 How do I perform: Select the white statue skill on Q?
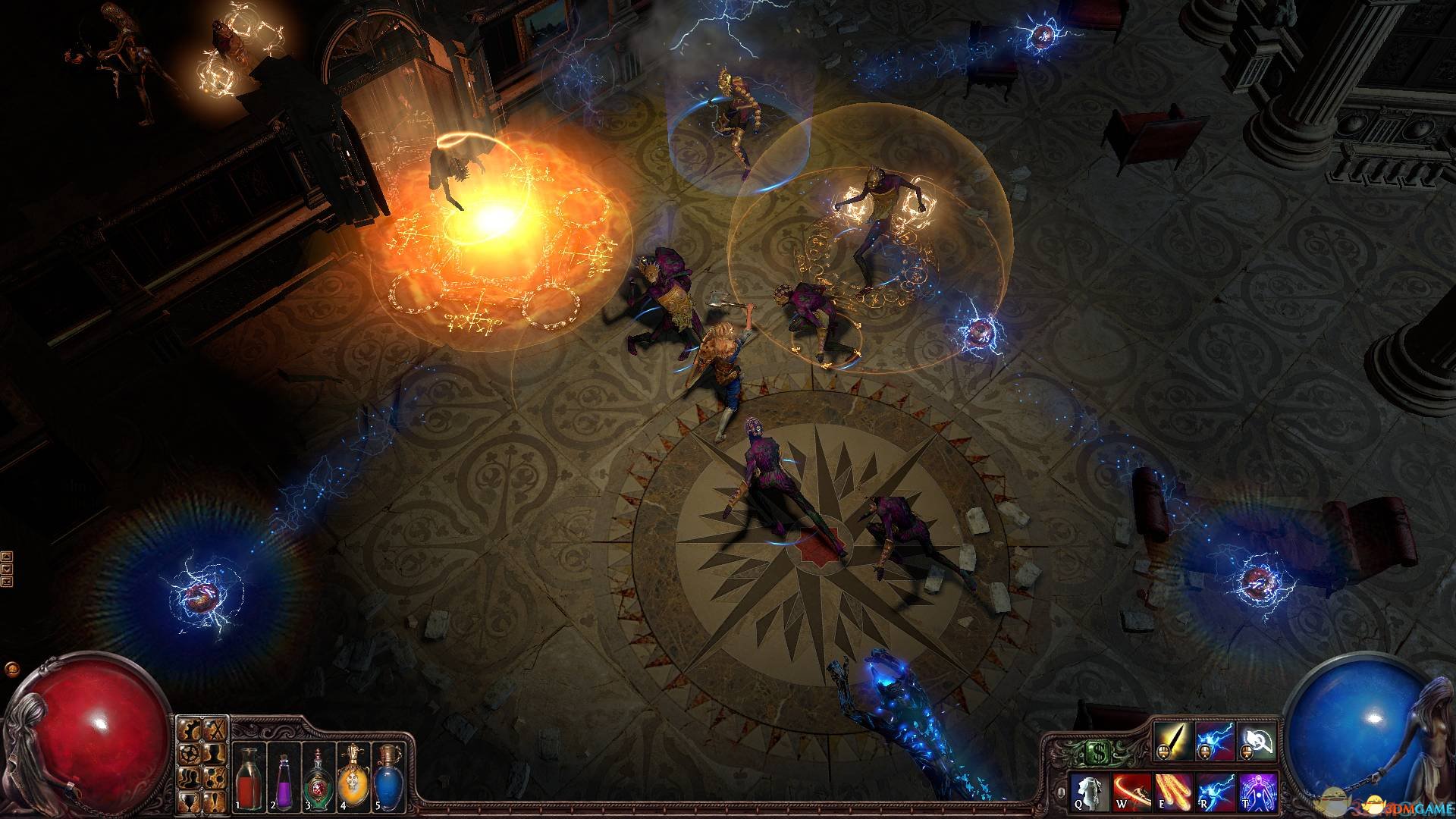tap(1090, 793)
